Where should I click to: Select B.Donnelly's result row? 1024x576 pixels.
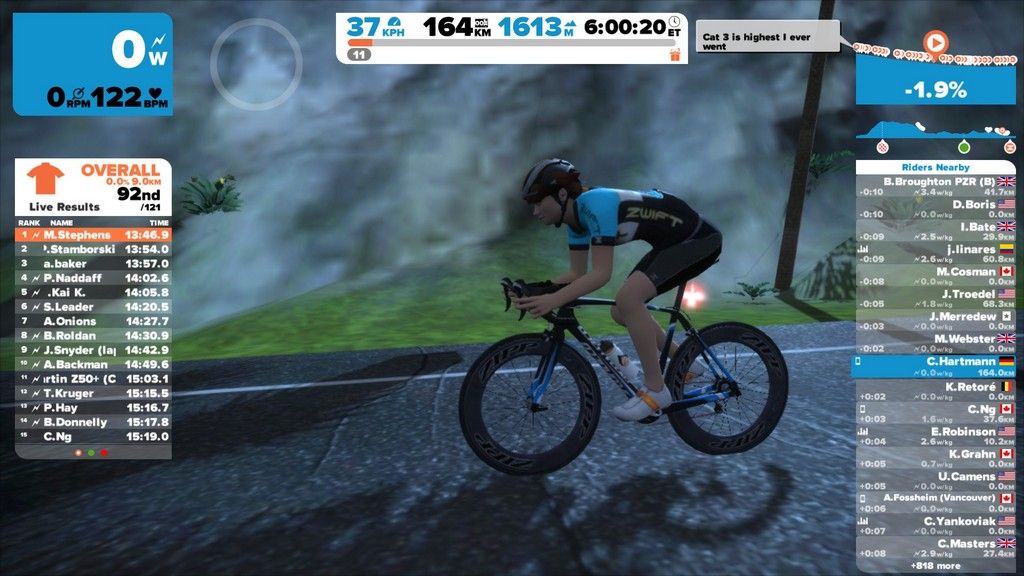coord(93,422)
